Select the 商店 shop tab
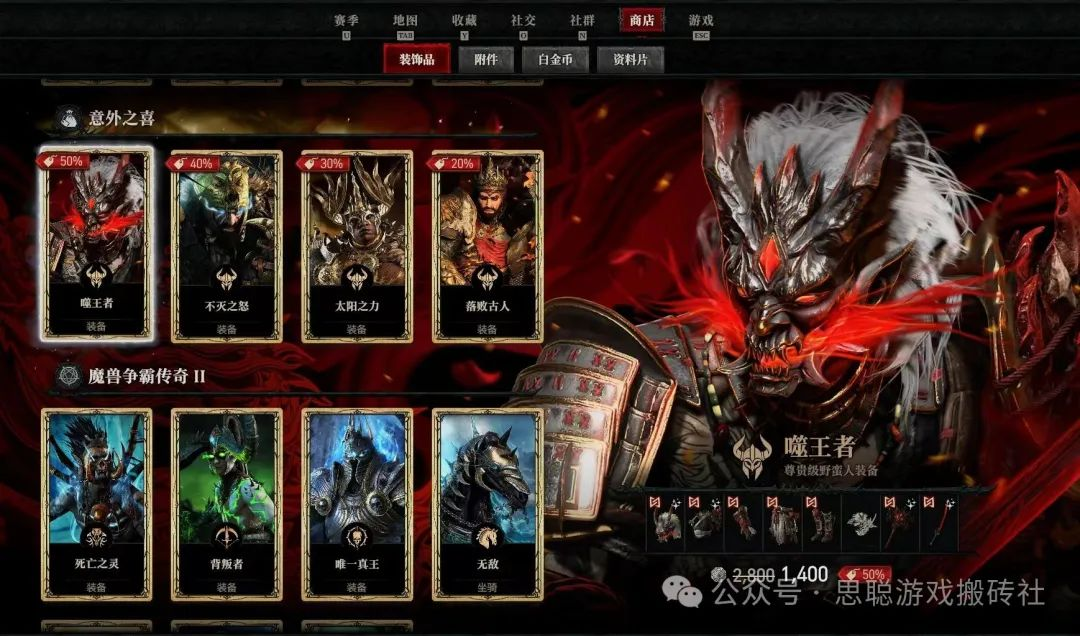1080x636 pixels. (641, 20)
